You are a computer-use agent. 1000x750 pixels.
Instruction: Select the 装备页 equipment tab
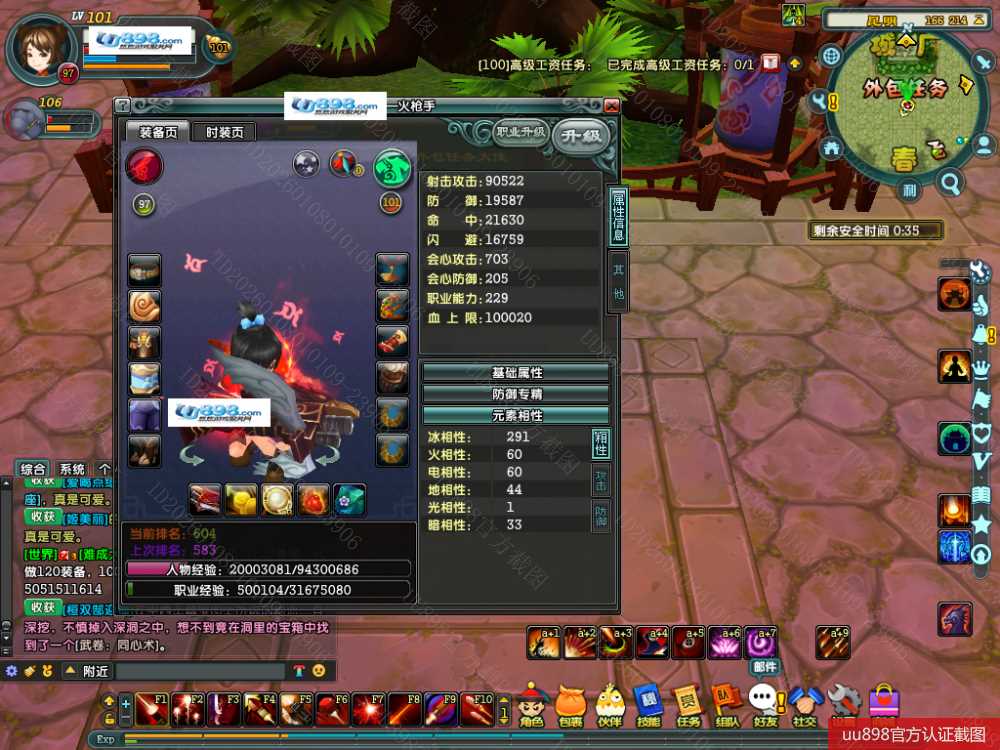pyautogui.click(x=158, y=132)
